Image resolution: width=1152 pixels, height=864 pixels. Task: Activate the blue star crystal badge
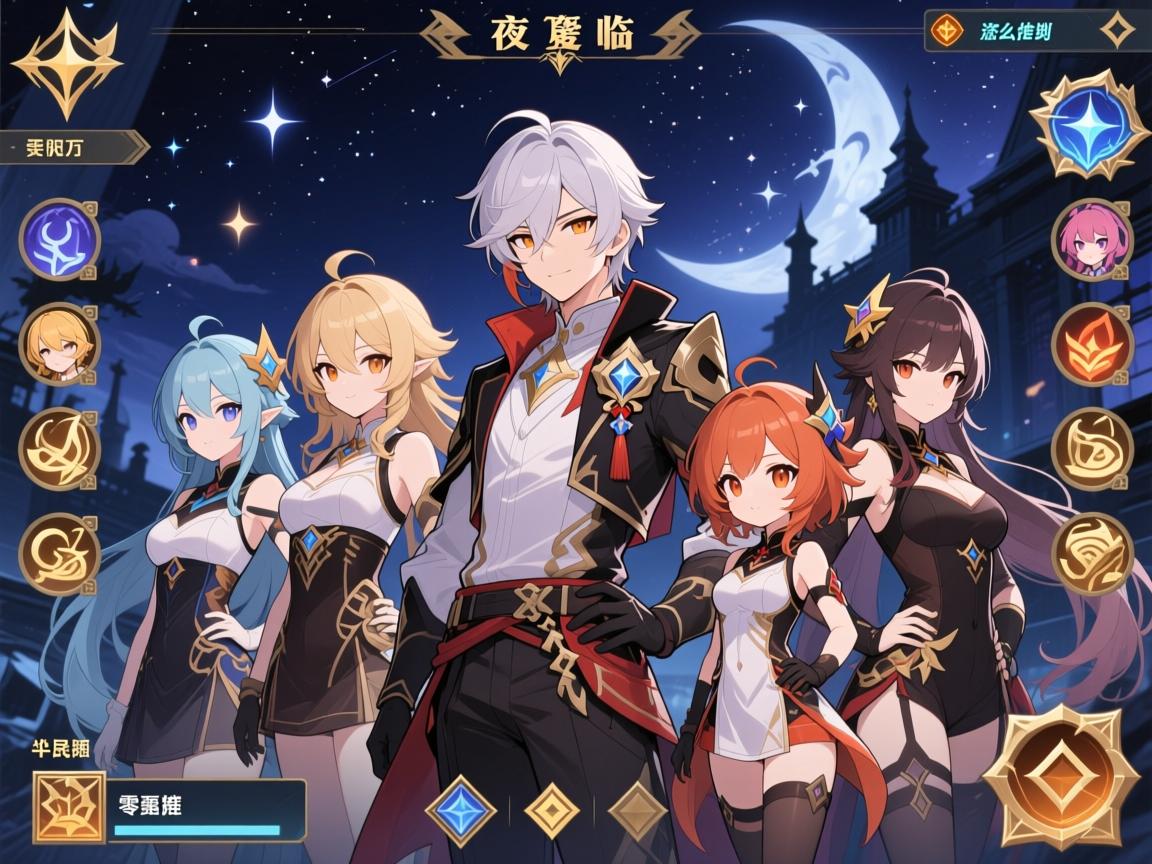(x=1090, y=124)
